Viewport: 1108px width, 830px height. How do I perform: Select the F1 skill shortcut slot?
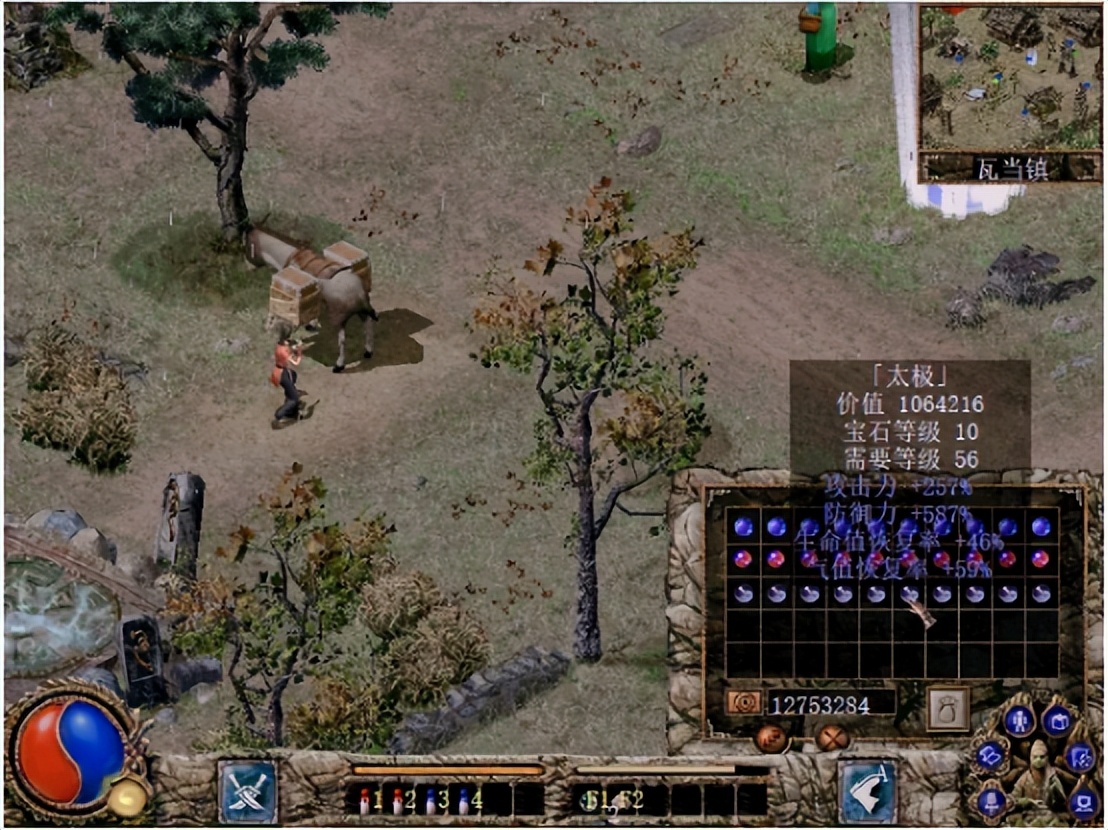coord(592,800)
